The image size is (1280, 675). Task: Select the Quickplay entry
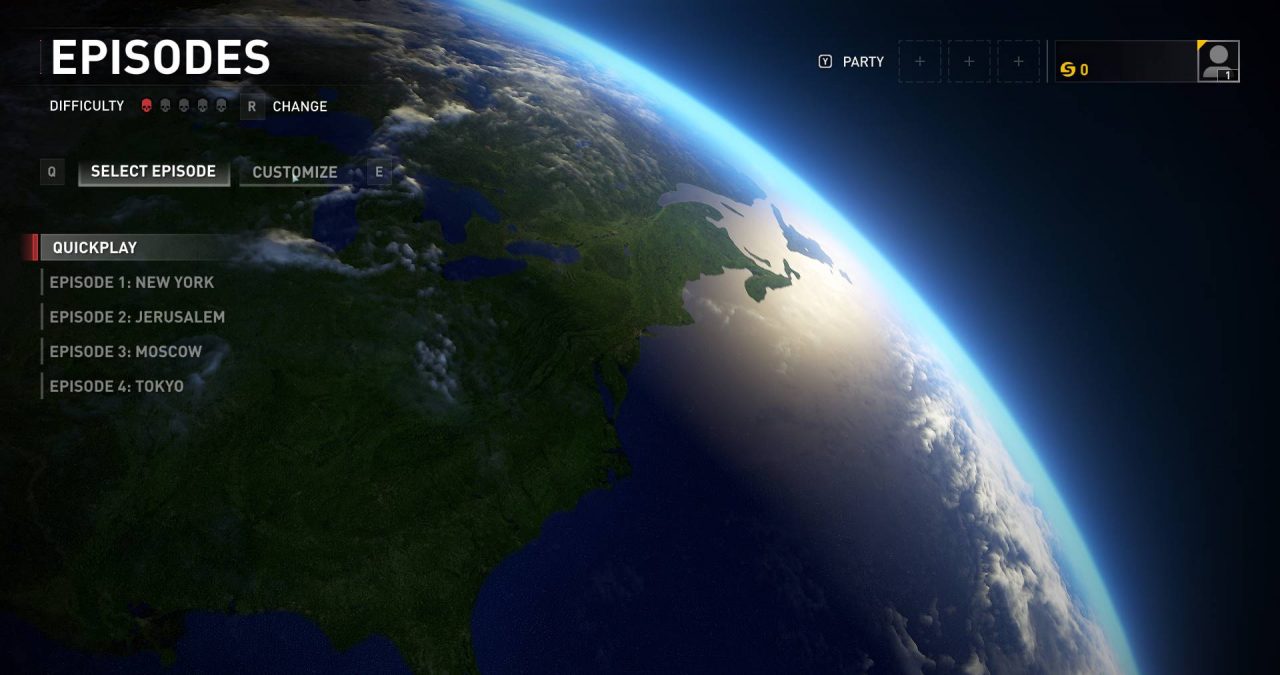(x=95, y=248)
